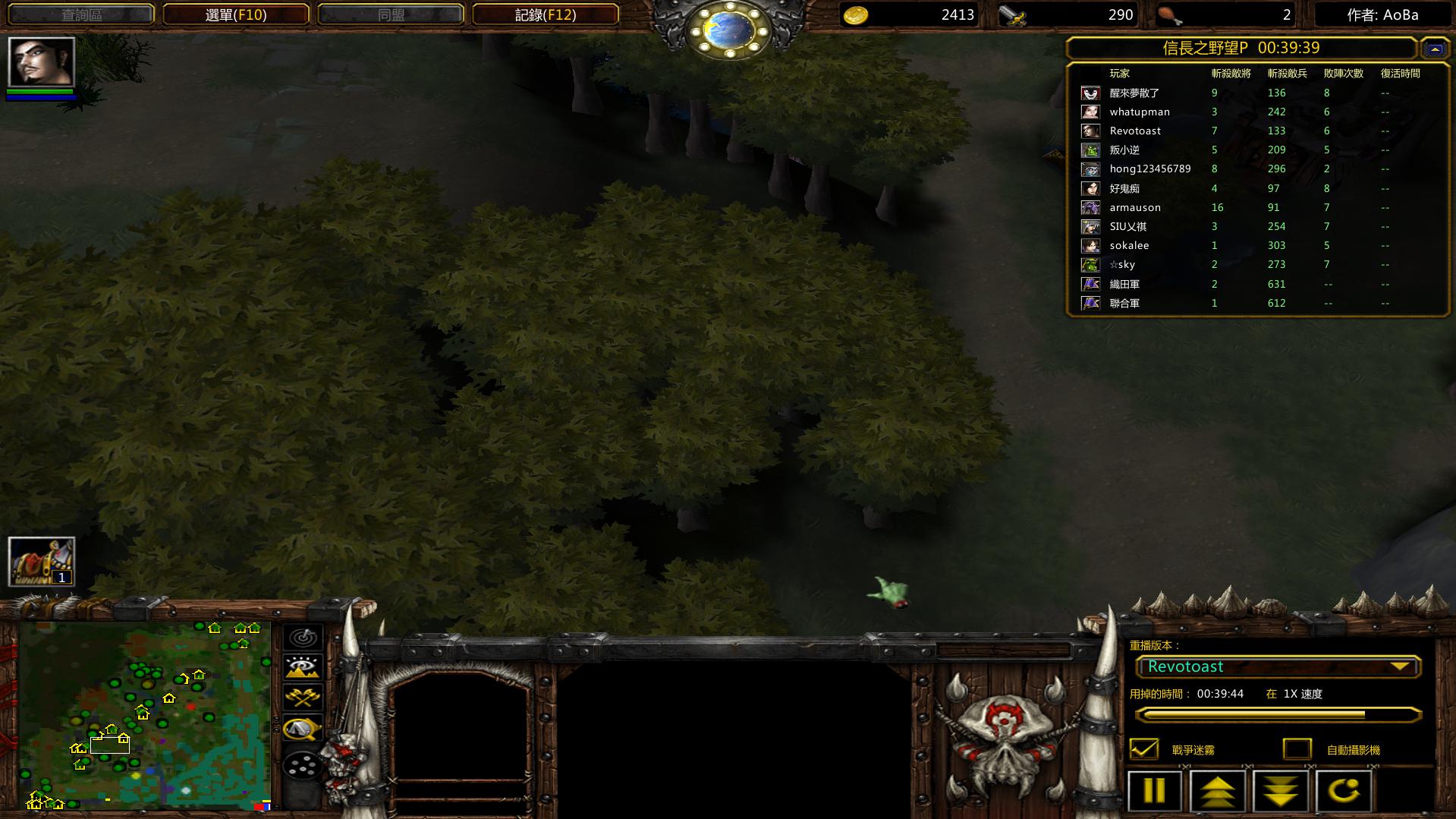
Task: Enable the 自動攝影機 auto camera checkbox
Action: pyautogui.click(x=1297, y=749)
